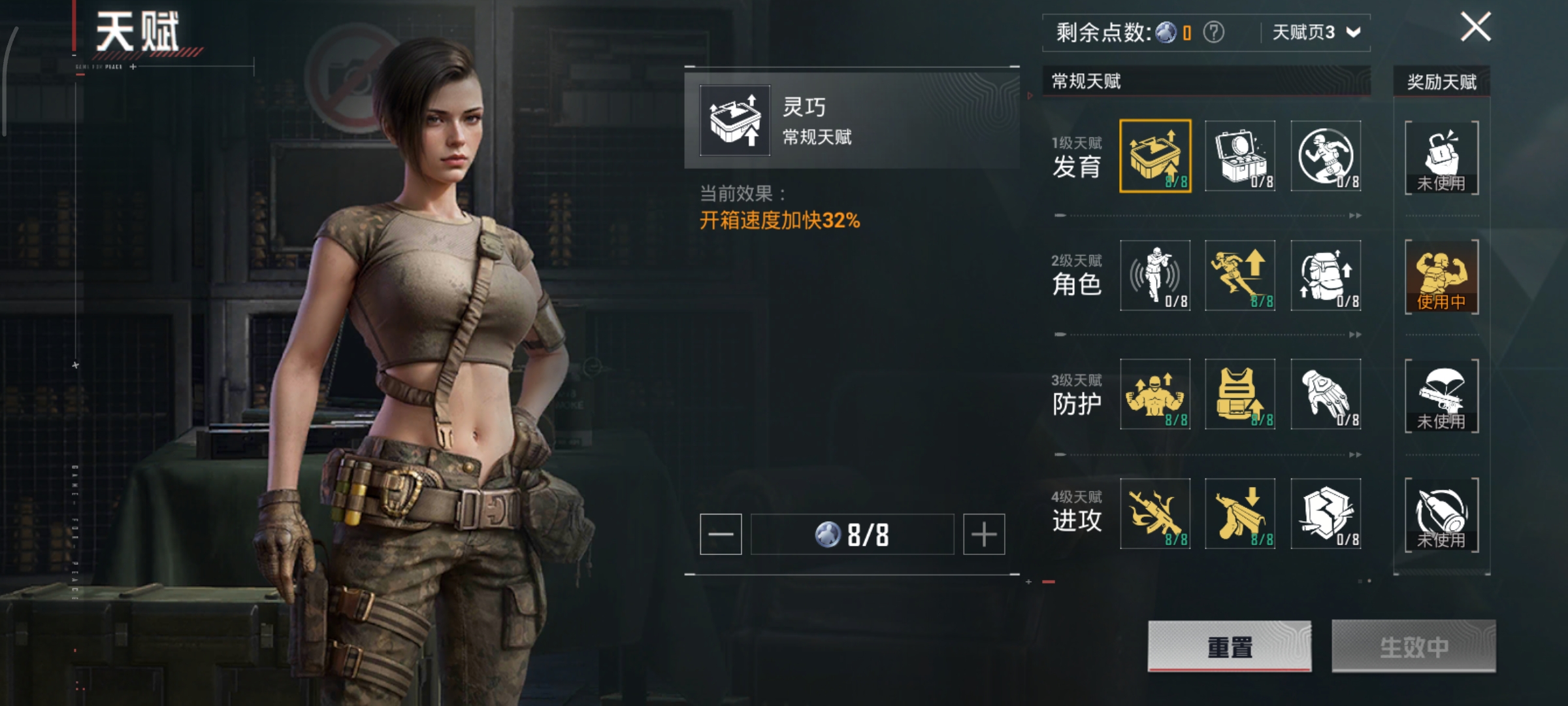
Task: Click the 重置 reset button
Action: 1229,646
